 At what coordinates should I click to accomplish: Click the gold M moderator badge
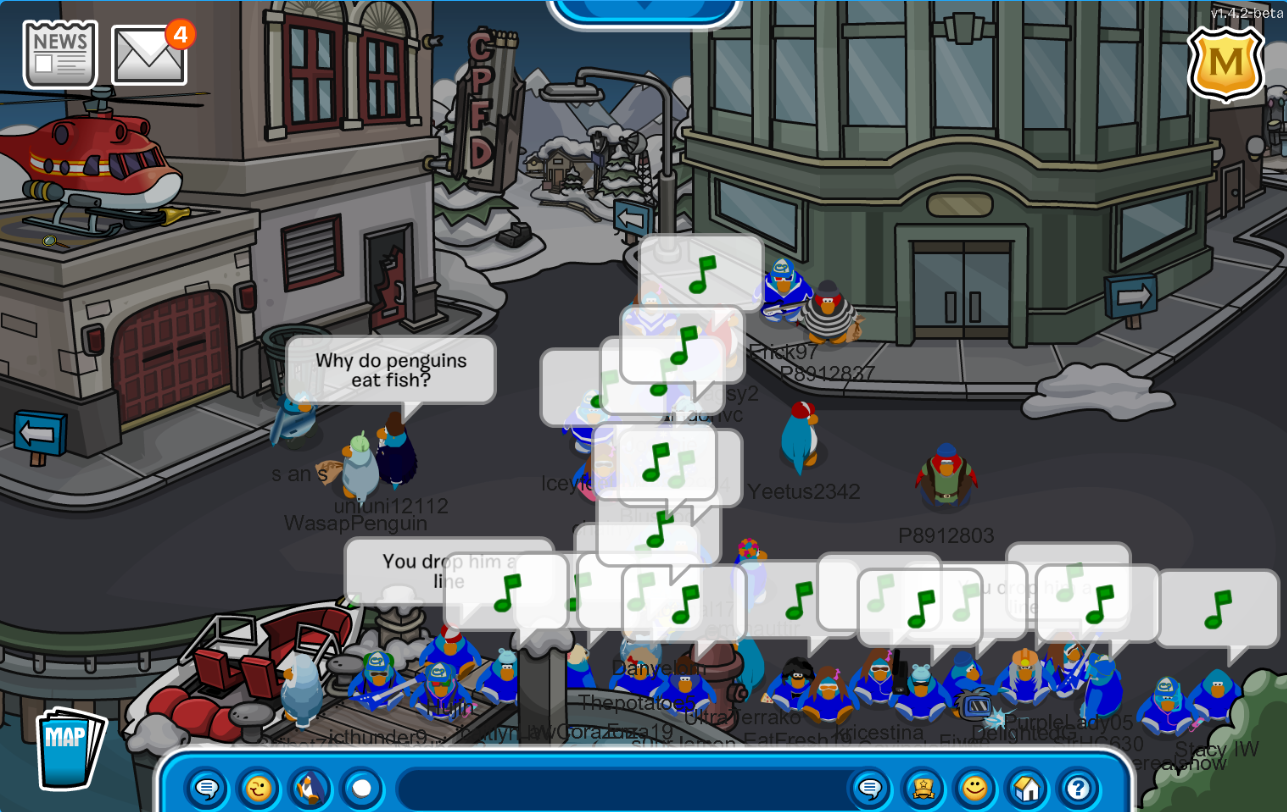click(x=1226, y=63)
